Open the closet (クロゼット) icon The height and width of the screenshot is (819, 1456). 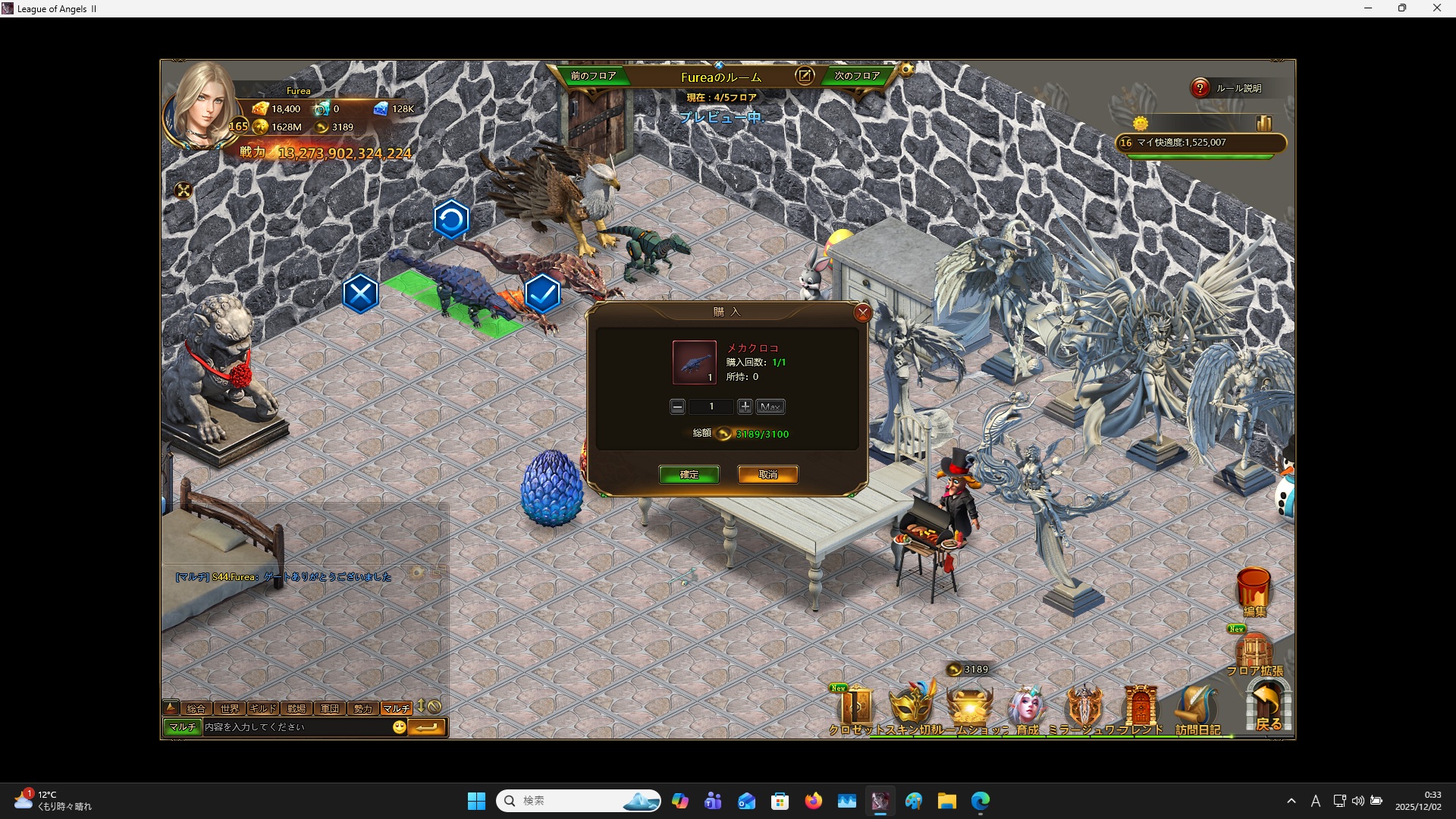pyautogui.click(x=856, y=708)
